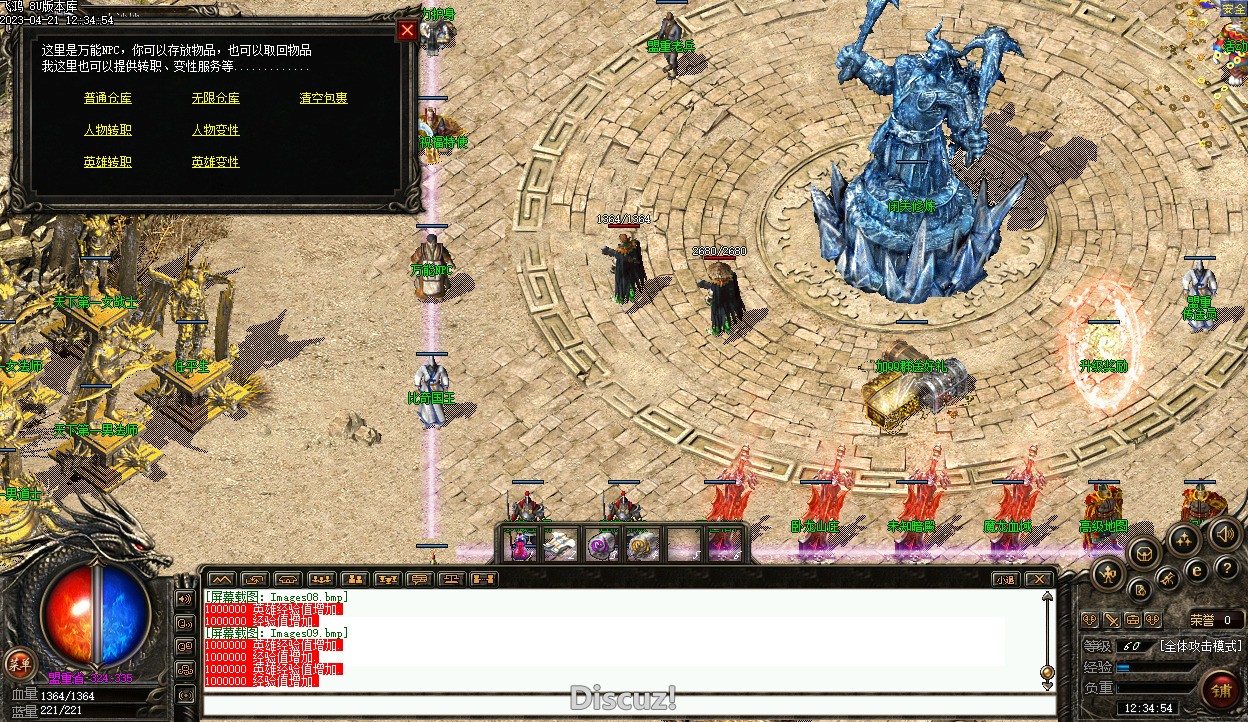Pick the 英雄转职 option
1248x722 pixels.
[x=108, y=162]
